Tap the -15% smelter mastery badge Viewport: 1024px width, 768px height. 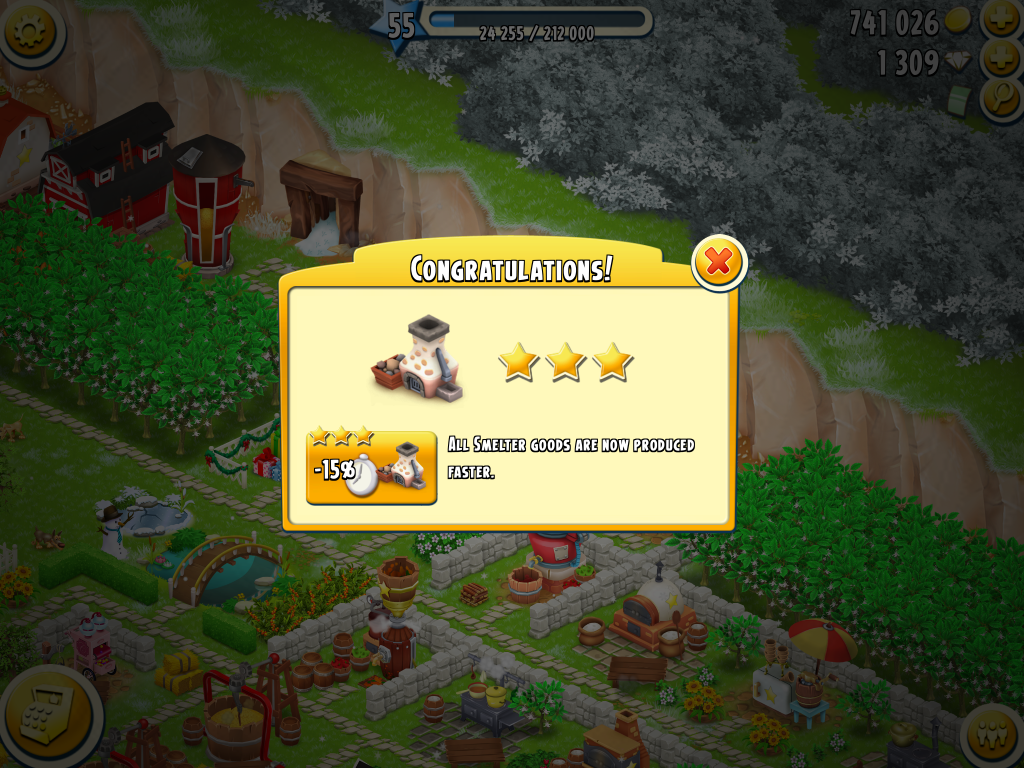point(371,467)
